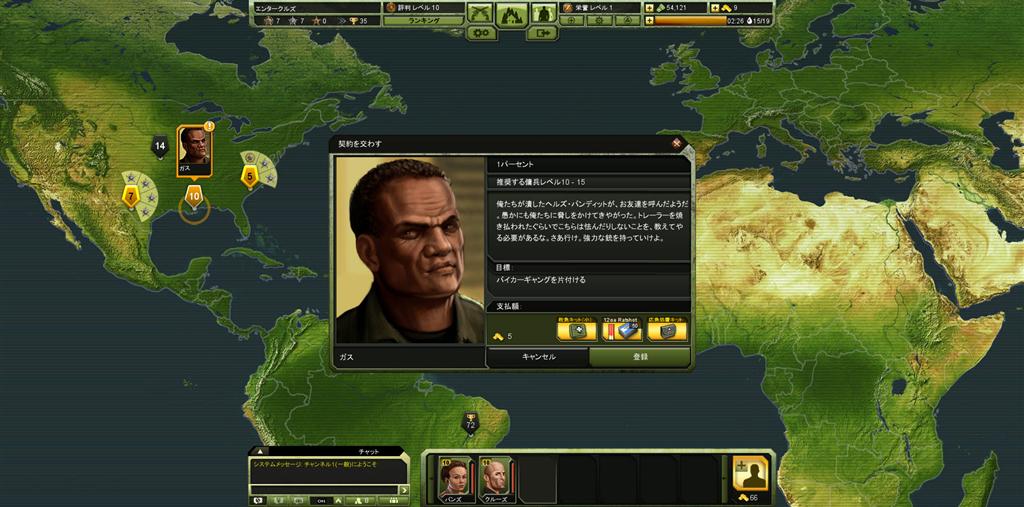Close the contract dialog window
The height and width of the screenshot is (507, 1024).
677,143
